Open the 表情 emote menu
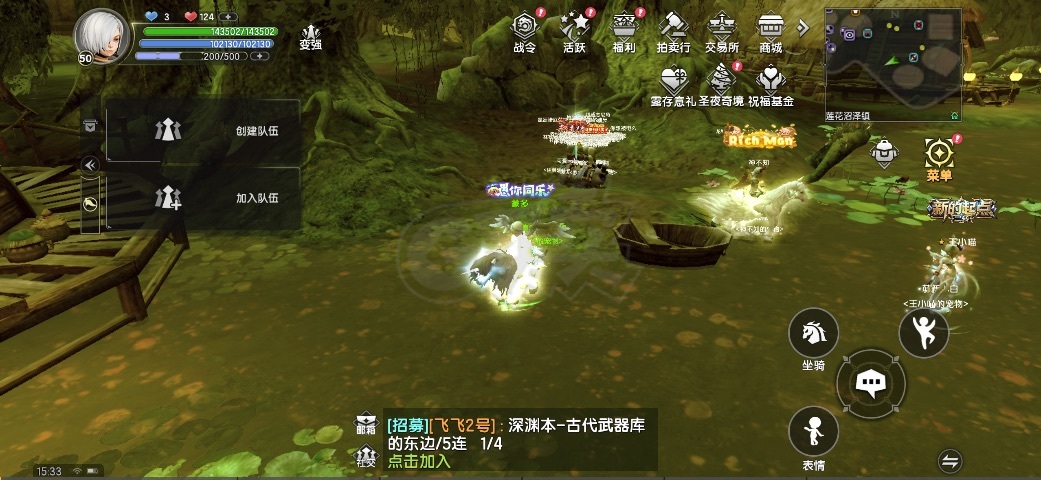Screen dimensions: 1041x480 813,432
